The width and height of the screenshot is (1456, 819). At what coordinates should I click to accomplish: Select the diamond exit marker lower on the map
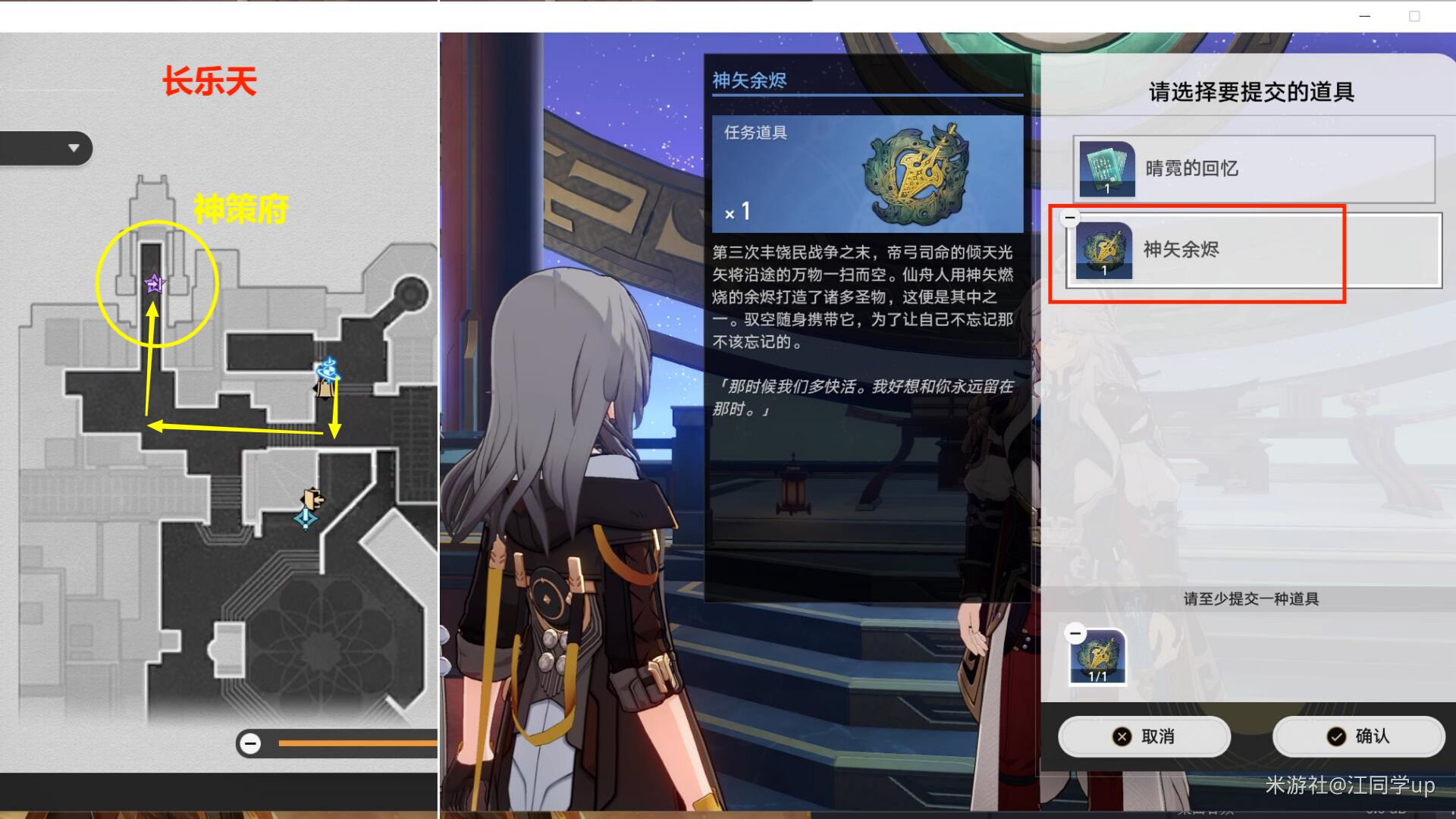coord(306,519)
